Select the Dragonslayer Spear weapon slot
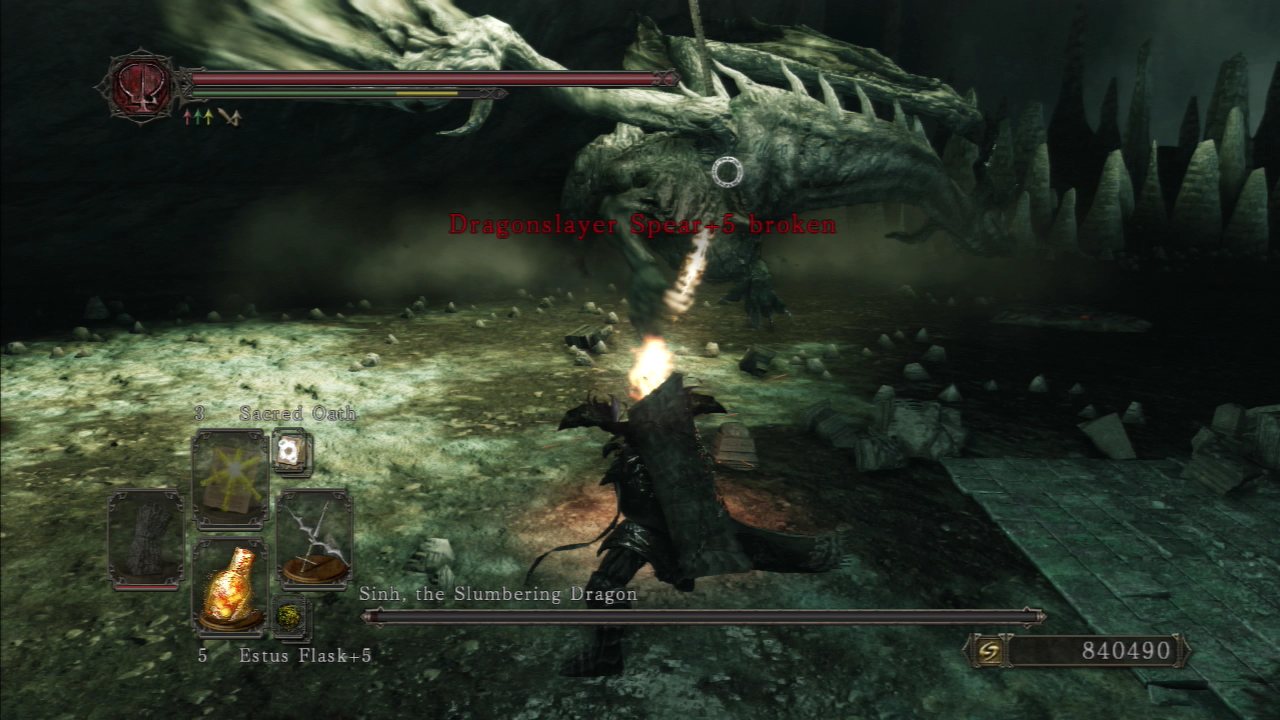 pos(315,540)
